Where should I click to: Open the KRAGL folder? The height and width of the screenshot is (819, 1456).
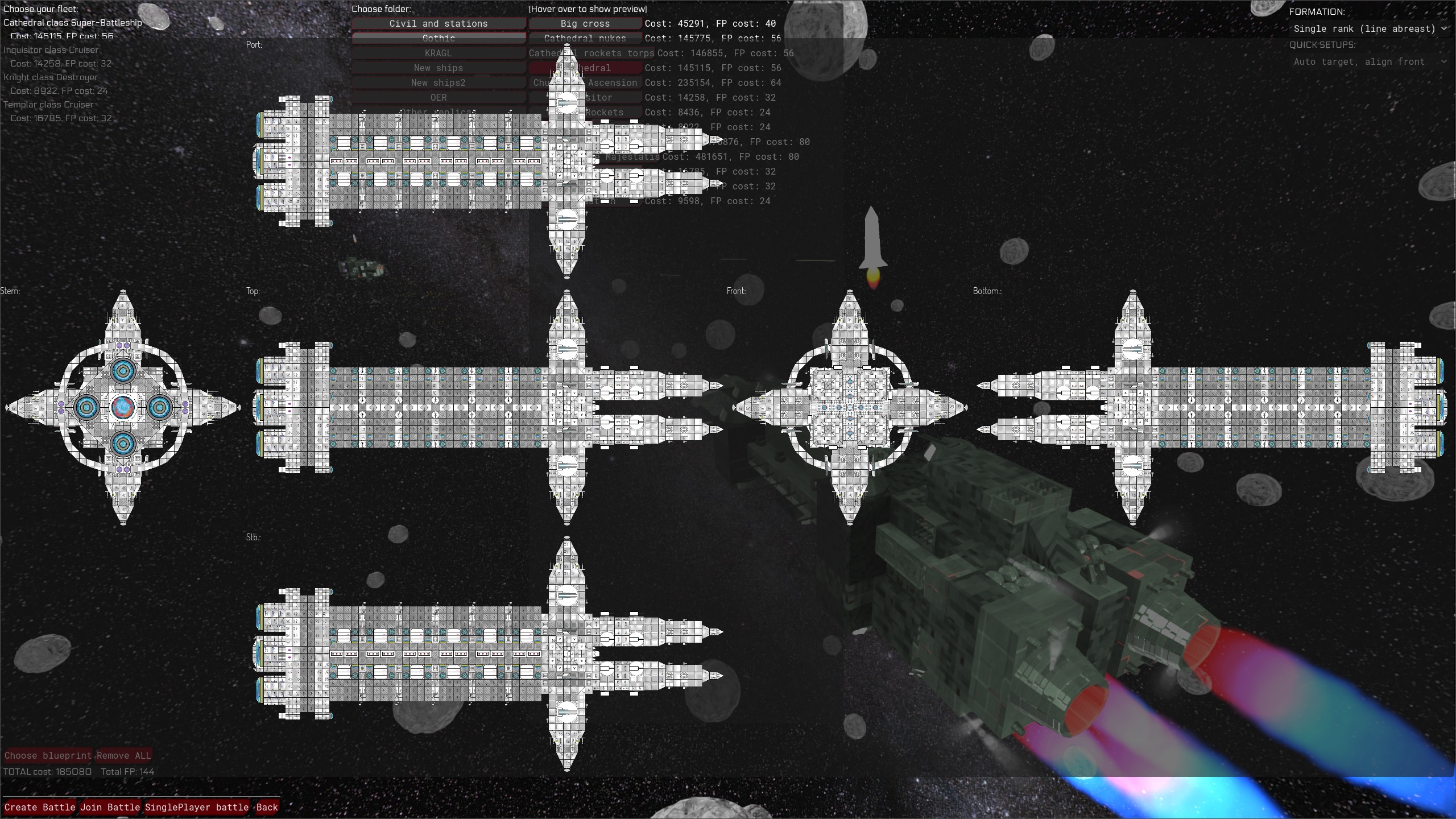point(438,53)
